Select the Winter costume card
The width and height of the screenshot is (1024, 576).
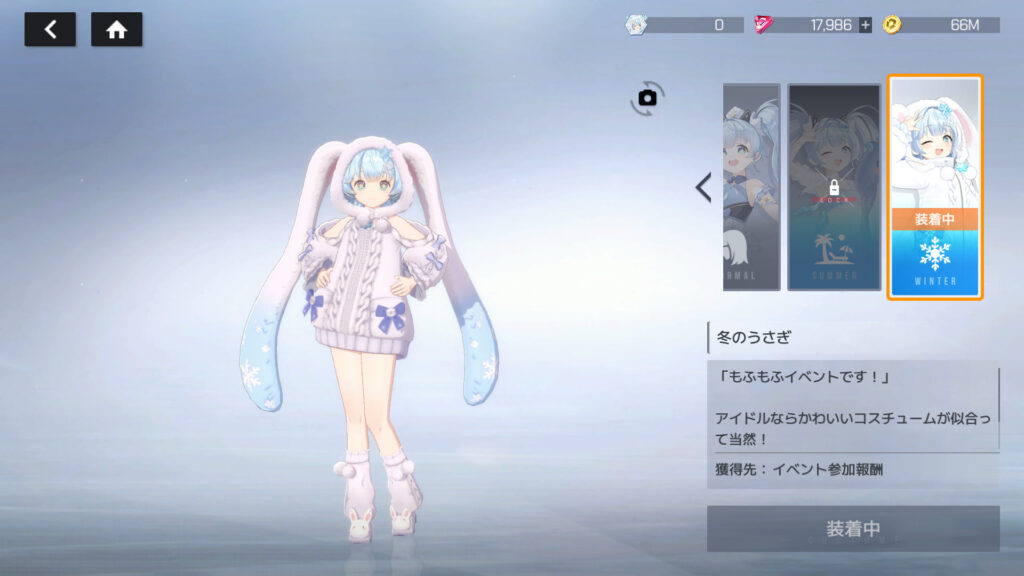tap(935, 187)
